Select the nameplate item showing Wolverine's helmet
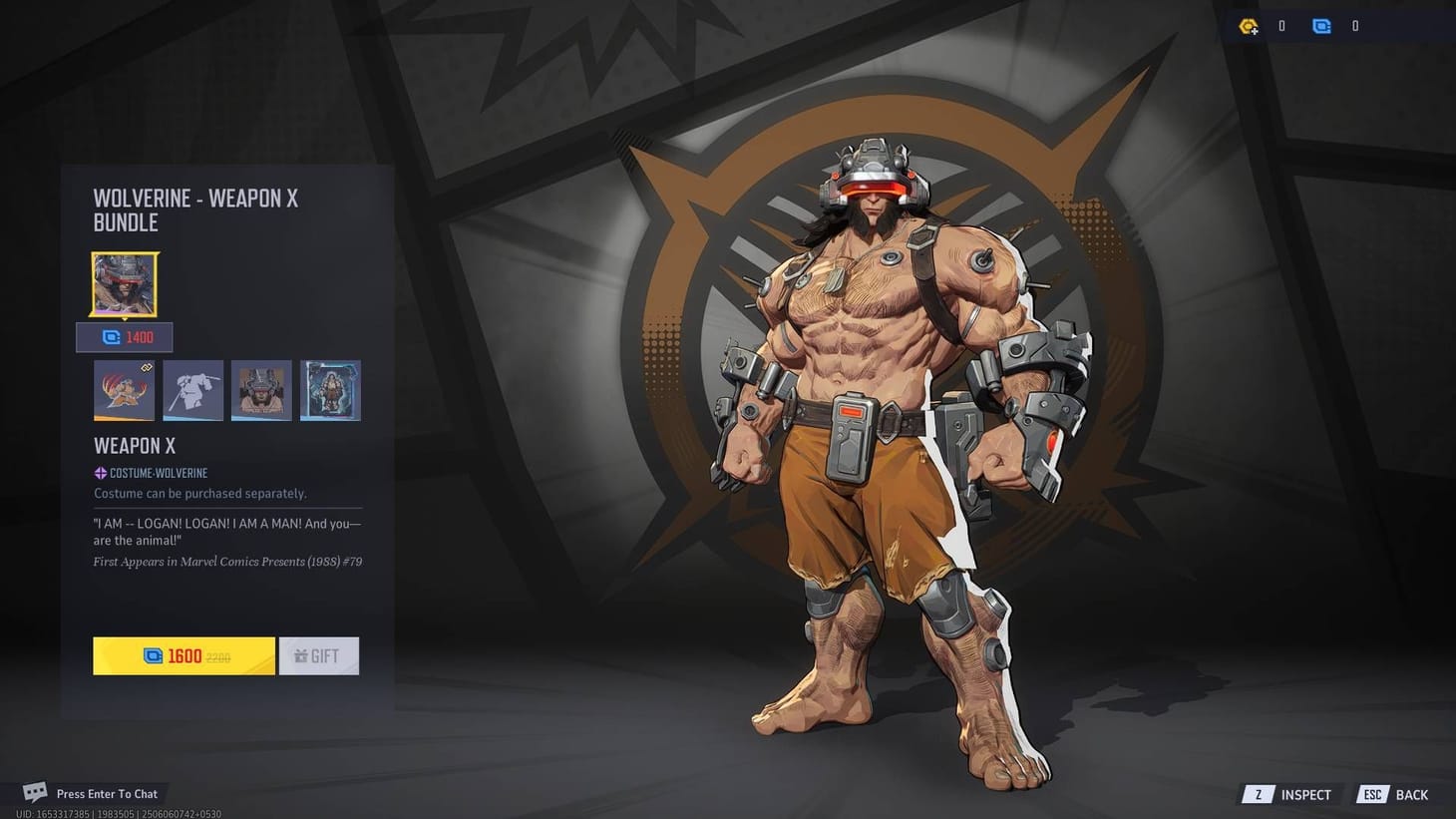This screenshot has height=819, width=1456. point(261,390)
